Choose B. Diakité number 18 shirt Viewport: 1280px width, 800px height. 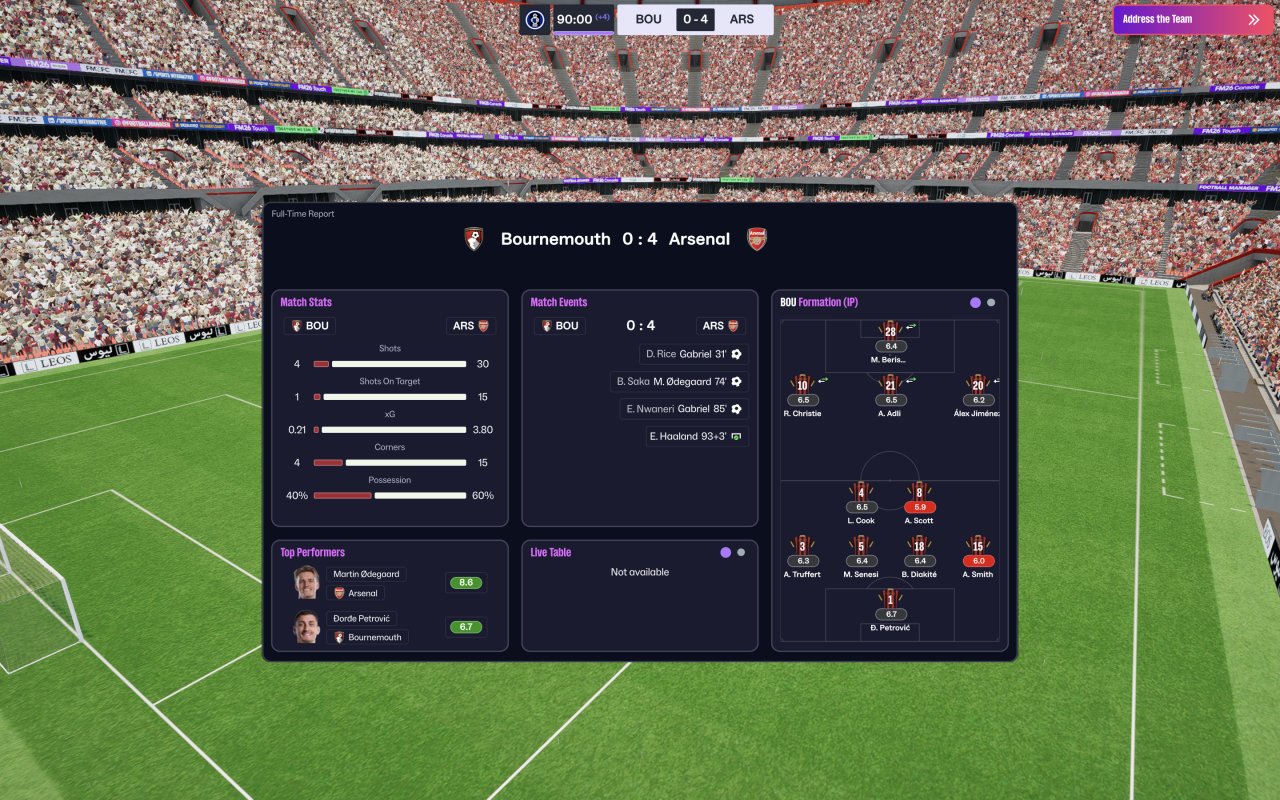point(919,546)
